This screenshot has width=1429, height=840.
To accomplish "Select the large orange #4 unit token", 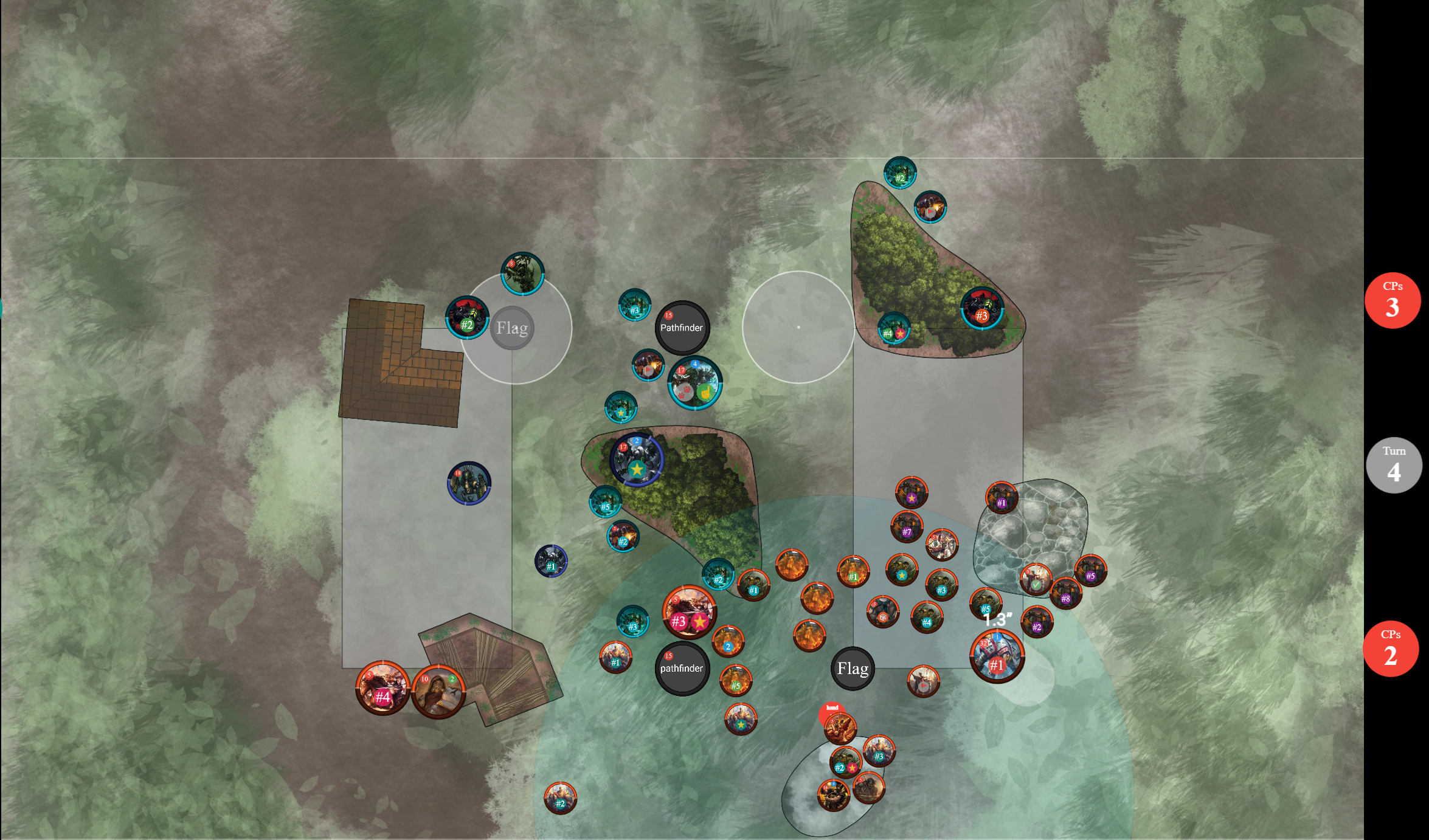I will 382,688.
